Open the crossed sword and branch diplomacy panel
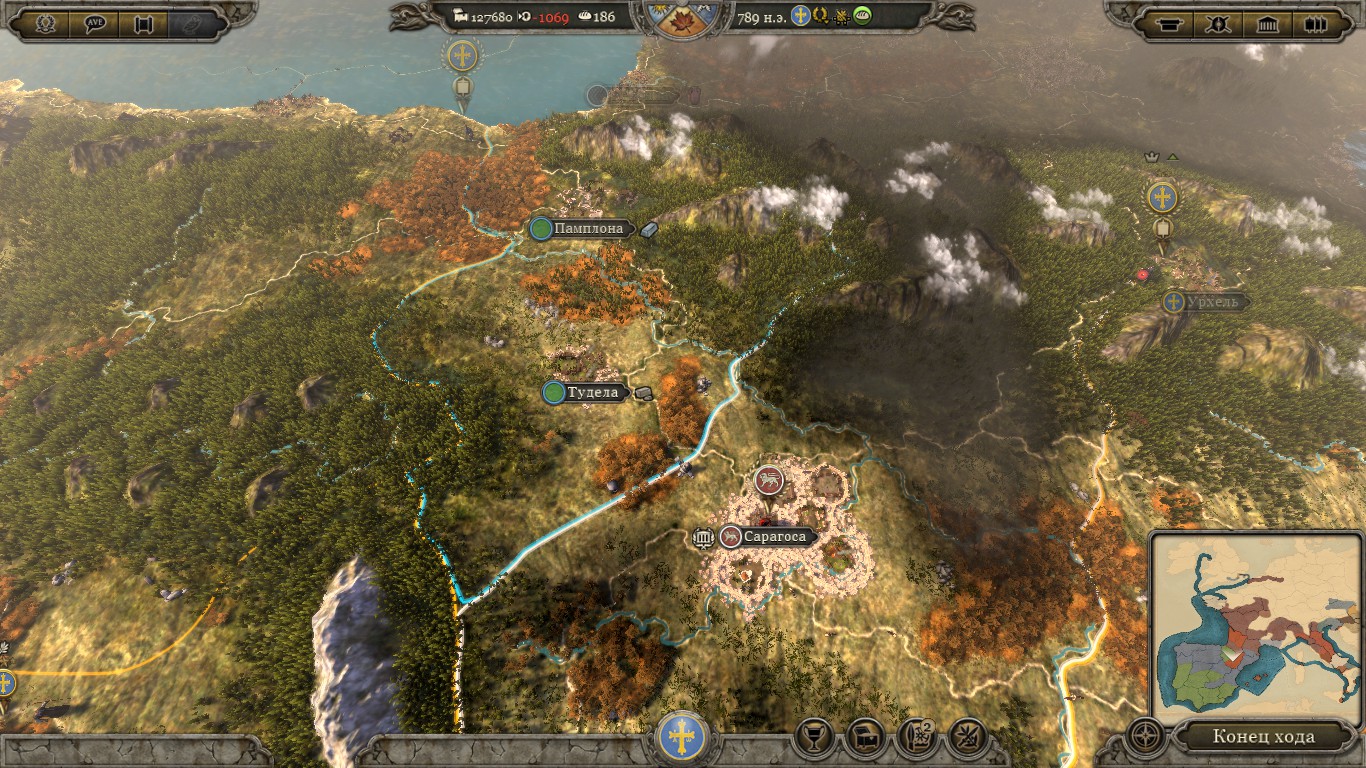The width and height of the screenshot is (1366, 768). coord(966,738)
